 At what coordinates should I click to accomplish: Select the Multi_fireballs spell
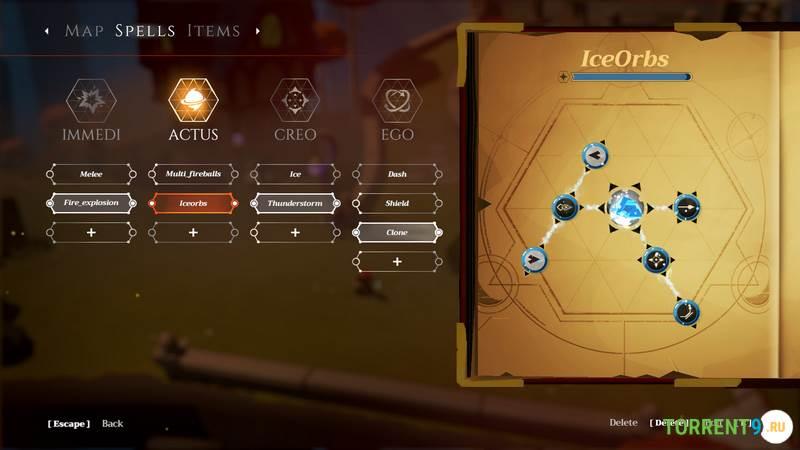point(193,174)
